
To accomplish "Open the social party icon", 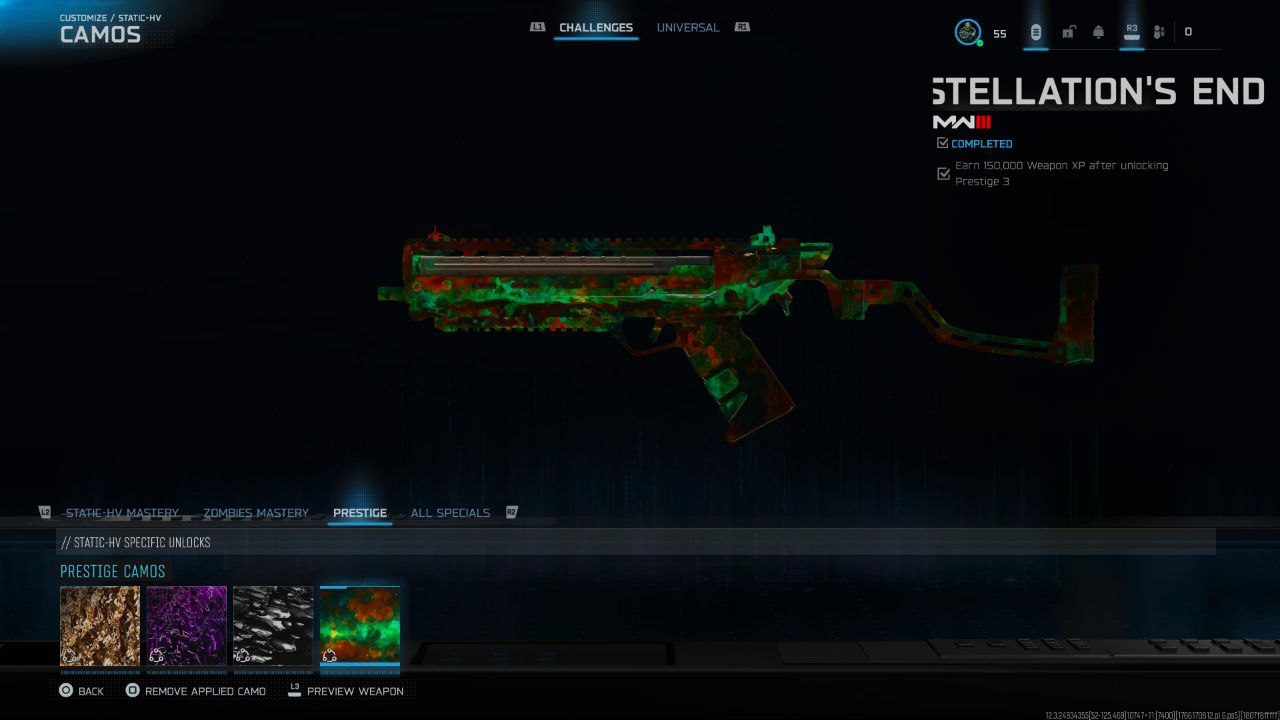I will [1159, 32].
